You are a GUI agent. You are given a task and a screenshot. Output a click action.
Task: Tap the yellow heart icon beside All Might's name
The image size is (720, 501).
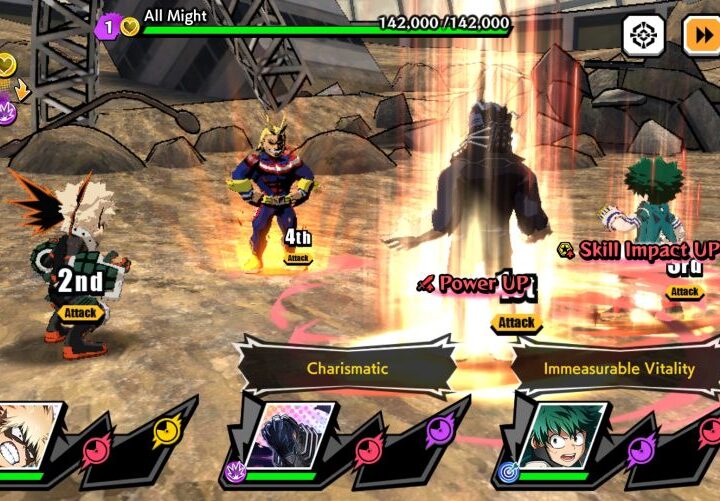point(130,27)
